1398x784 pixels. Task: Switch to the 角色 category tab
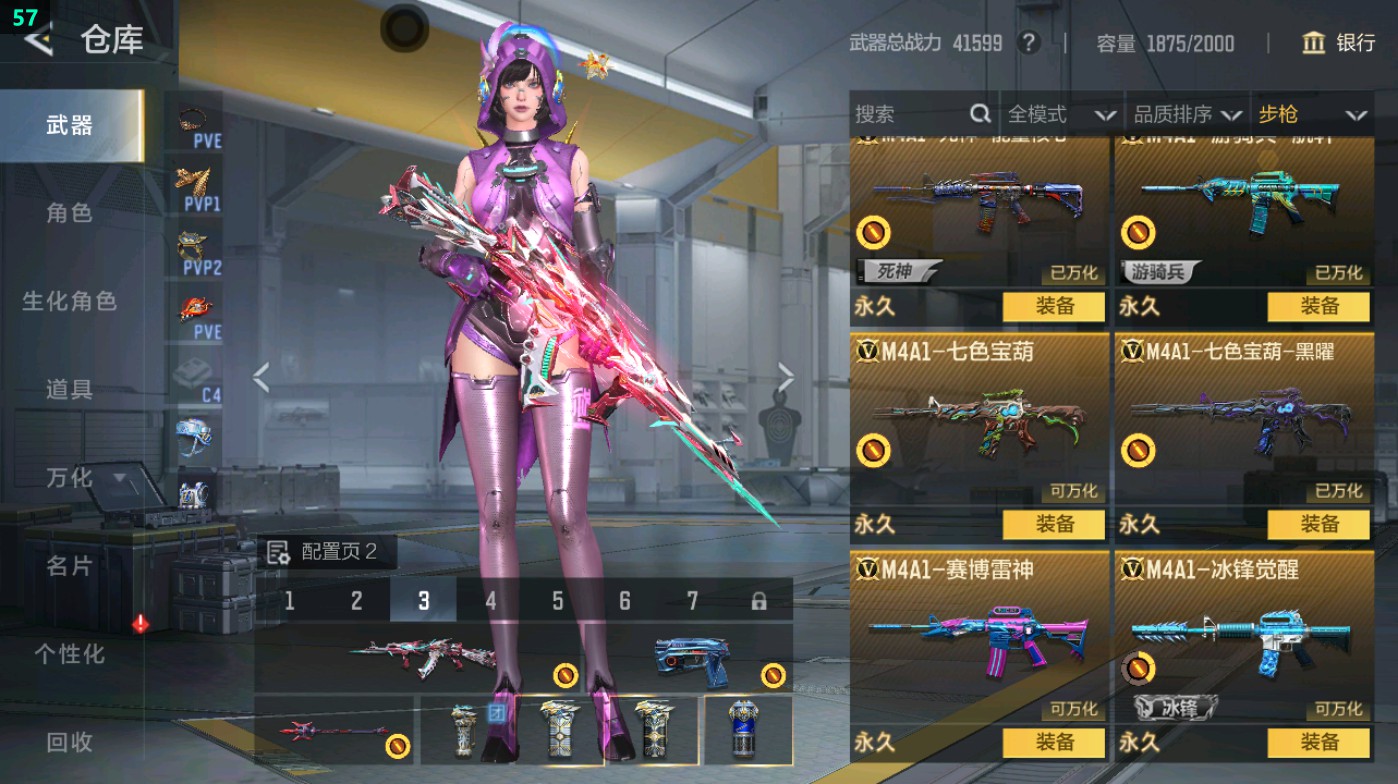[x=69, y=213]
